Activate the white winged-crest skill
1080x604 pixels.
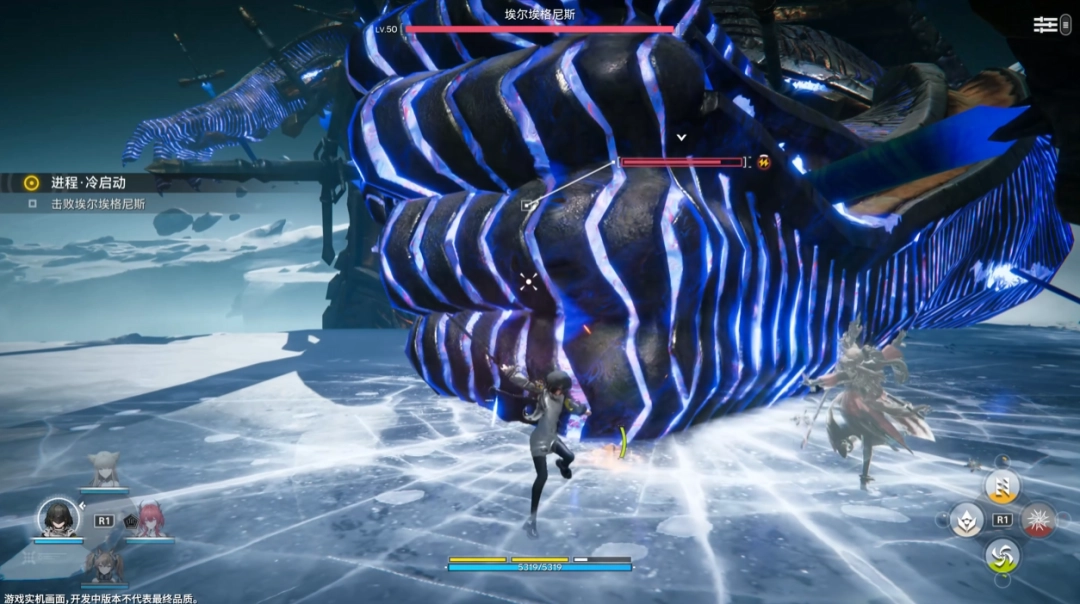(x=966, y=520)
